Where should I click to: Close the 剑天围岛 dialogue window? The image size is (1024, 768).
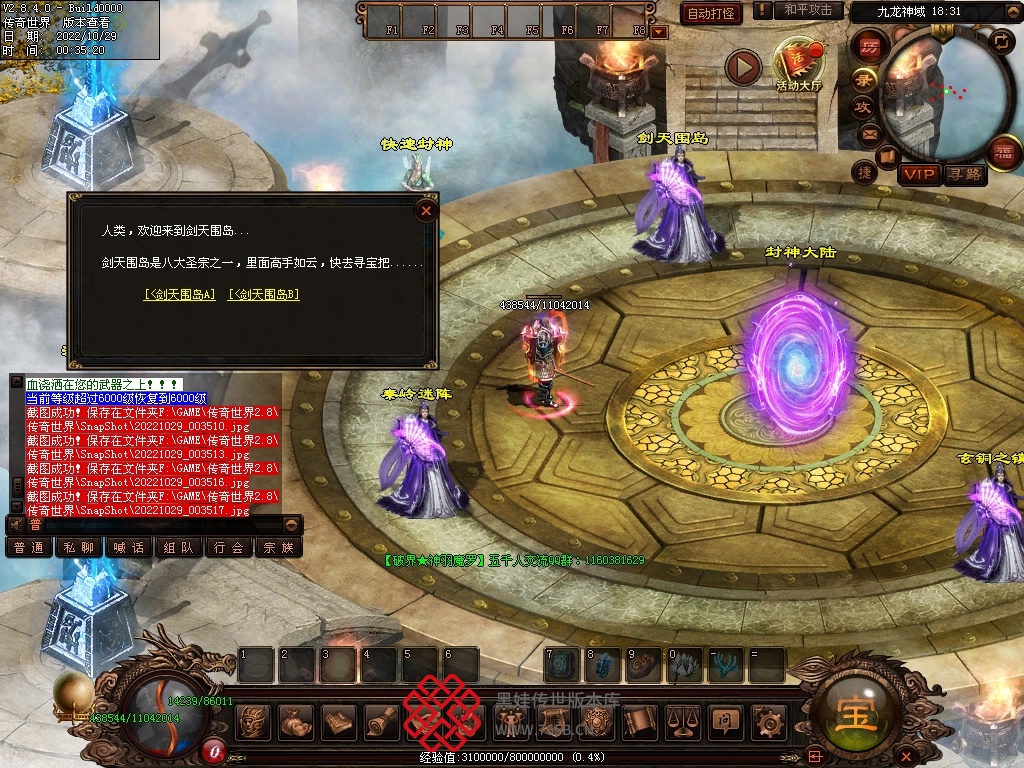[427, 211]
